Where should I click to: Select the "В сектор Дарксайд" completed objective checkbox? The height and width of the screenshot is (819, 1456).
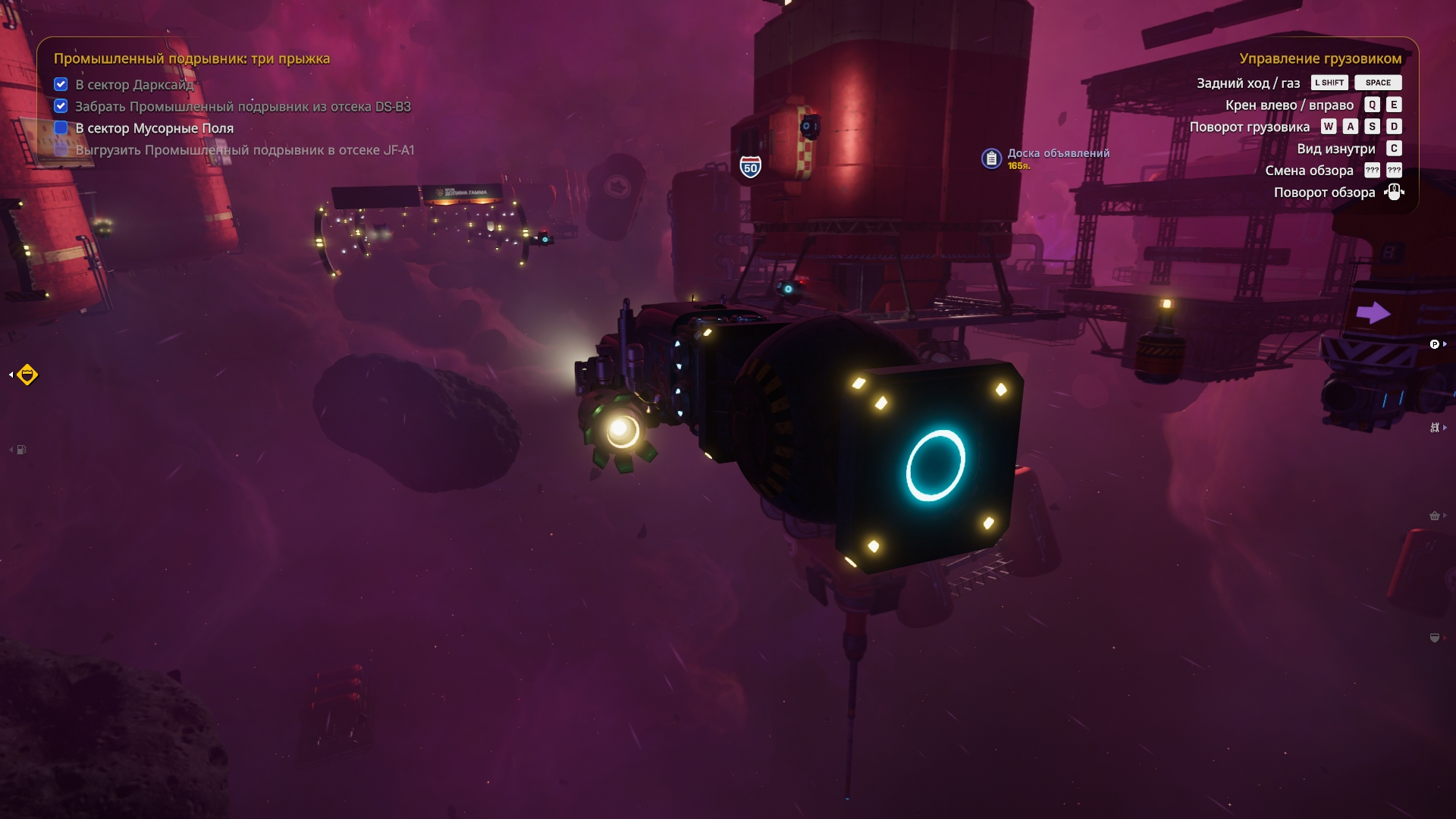click(x=61, y=84)
